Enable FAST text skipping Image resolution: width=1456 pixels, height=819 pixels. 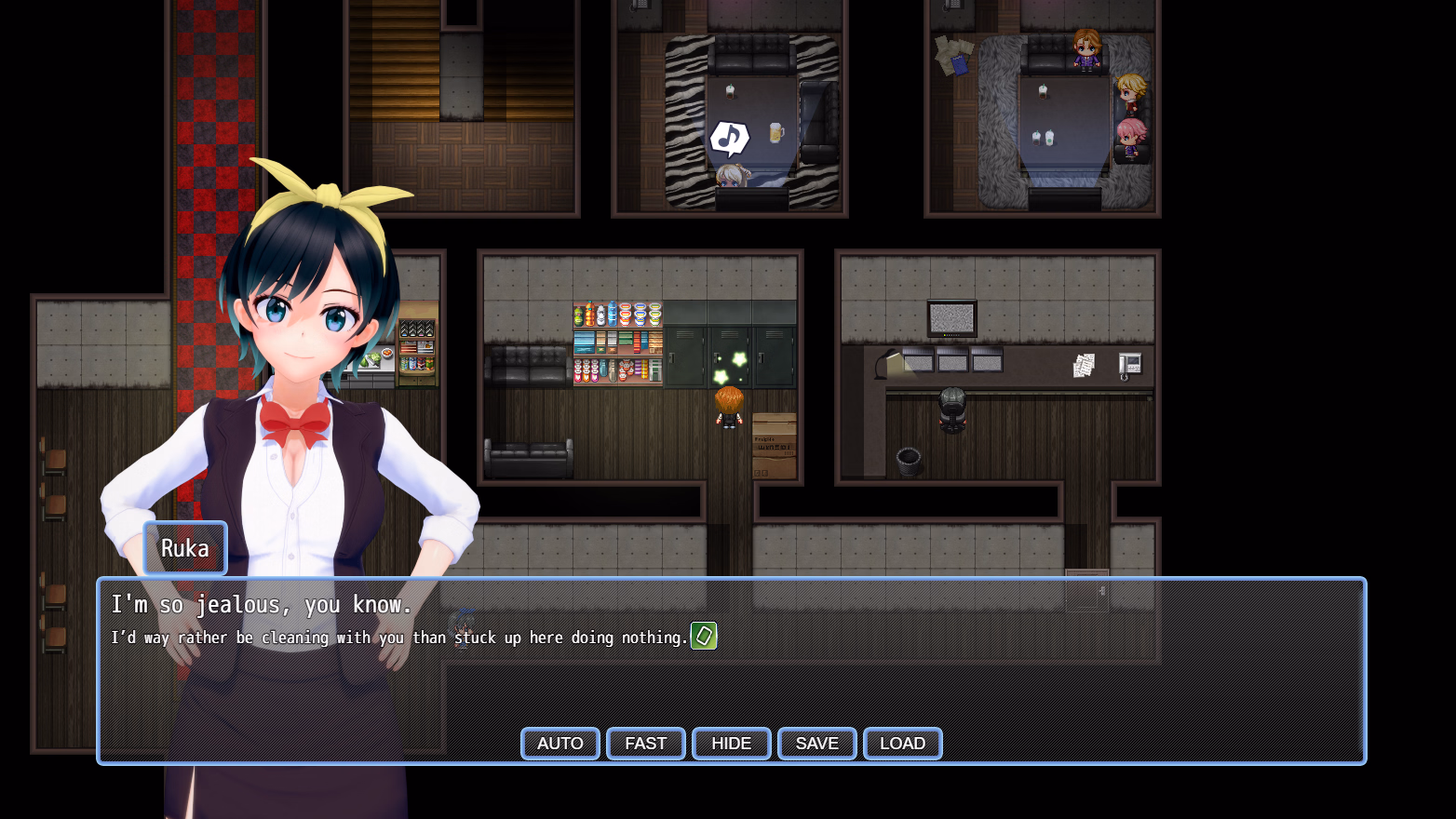[645, 744]
